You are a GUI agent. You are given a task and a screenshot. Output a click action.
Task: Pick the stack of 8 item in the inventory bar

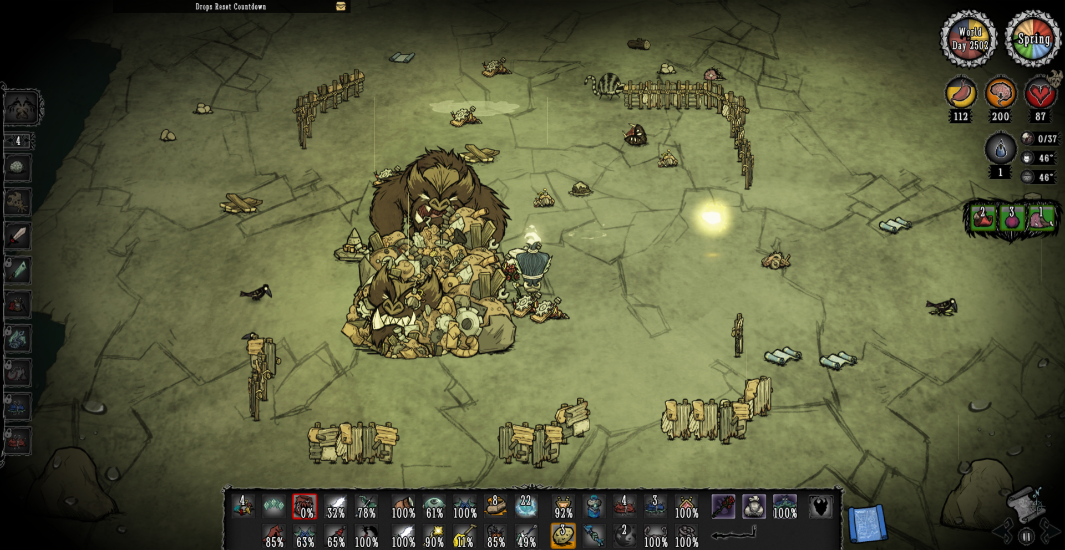(x=492, y=506)
